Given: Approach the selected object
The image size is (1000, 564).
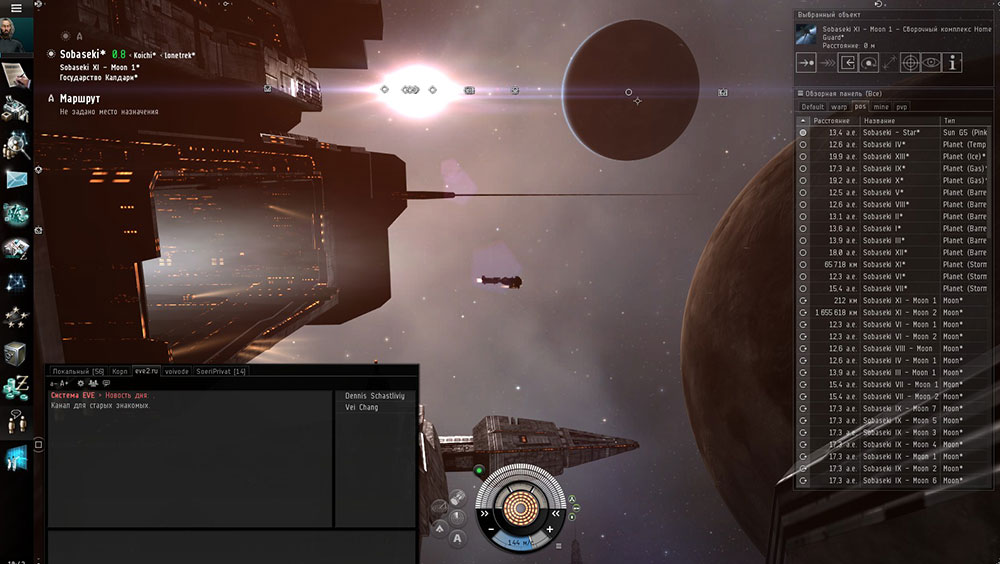Looking at the screenshot, I should tap(806, 63).
